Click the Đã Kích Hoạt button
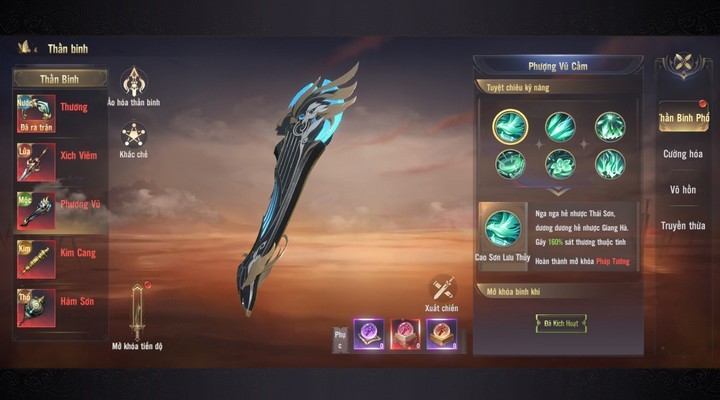 point(560,323)
